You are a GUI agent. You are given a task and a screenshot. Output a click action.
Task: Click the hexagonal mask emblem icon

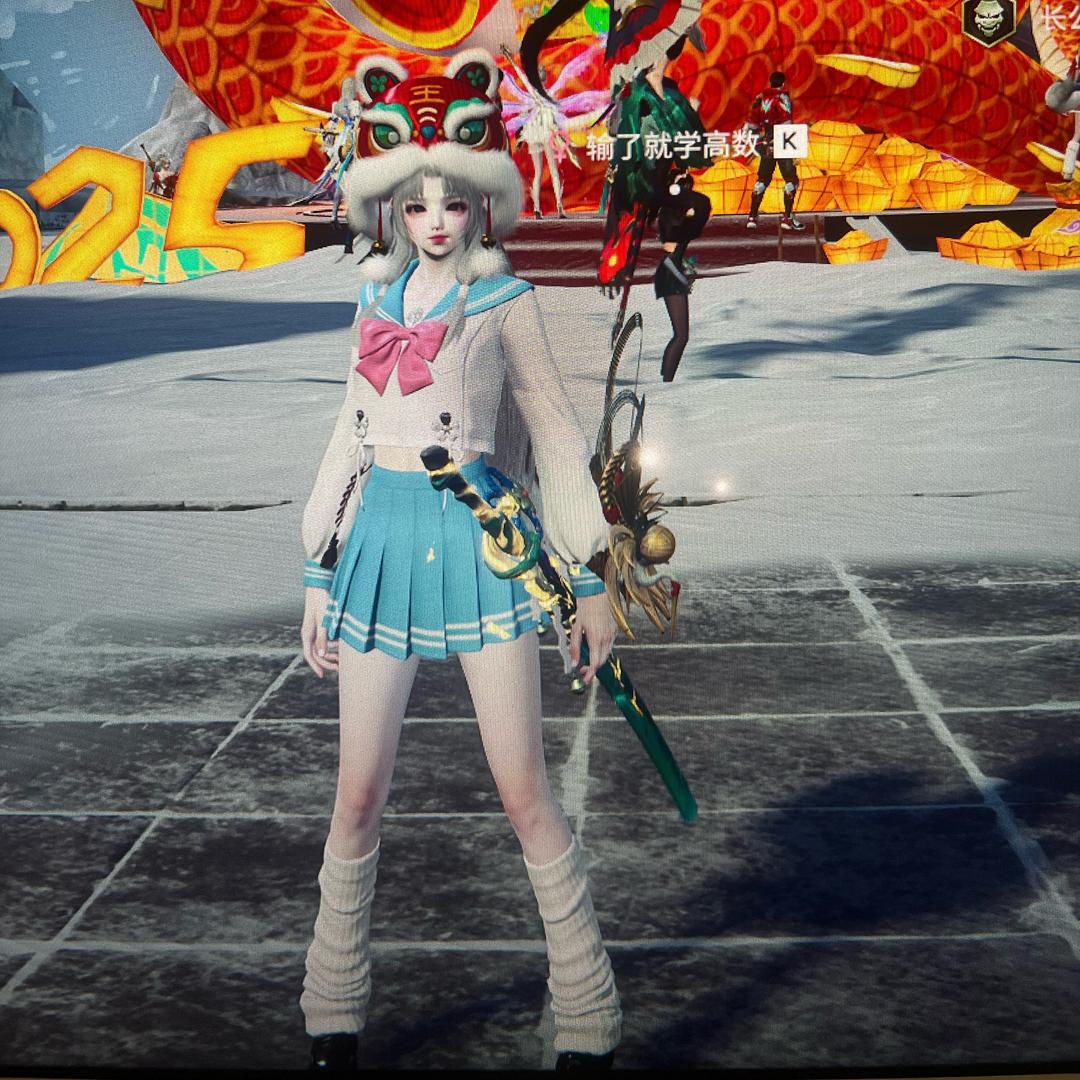coord(989,19)
